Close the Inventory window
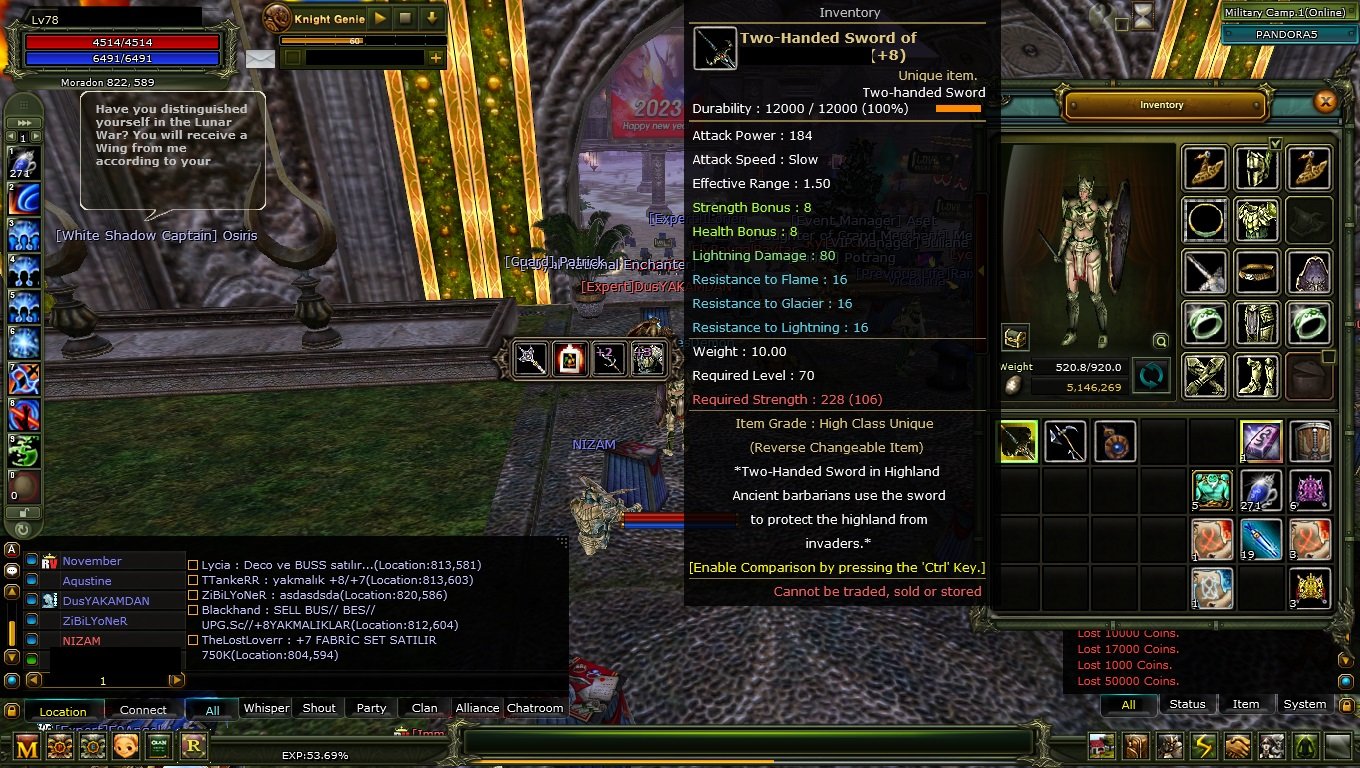1360x768 pixels. point(1325,101)
